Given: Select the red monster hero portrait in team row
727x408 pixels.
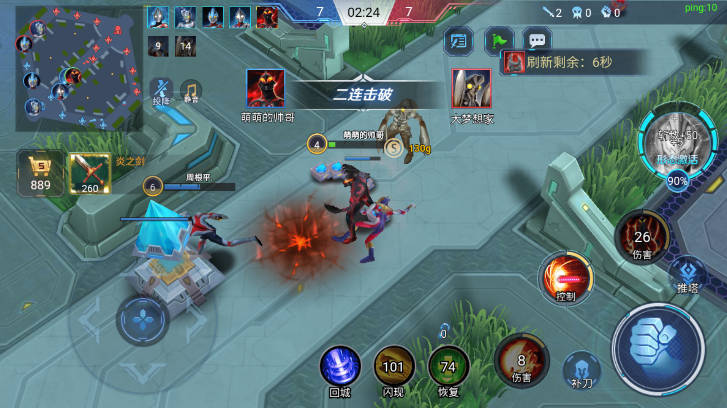Looking at the screenshot, I should point(267,17).
